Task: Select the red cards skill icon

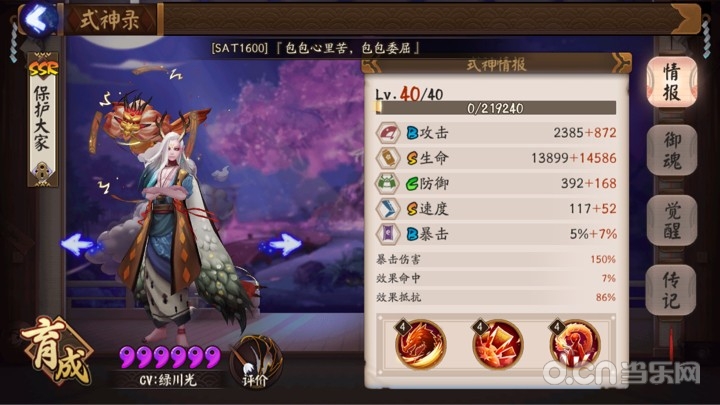Action: coord(498,344)
